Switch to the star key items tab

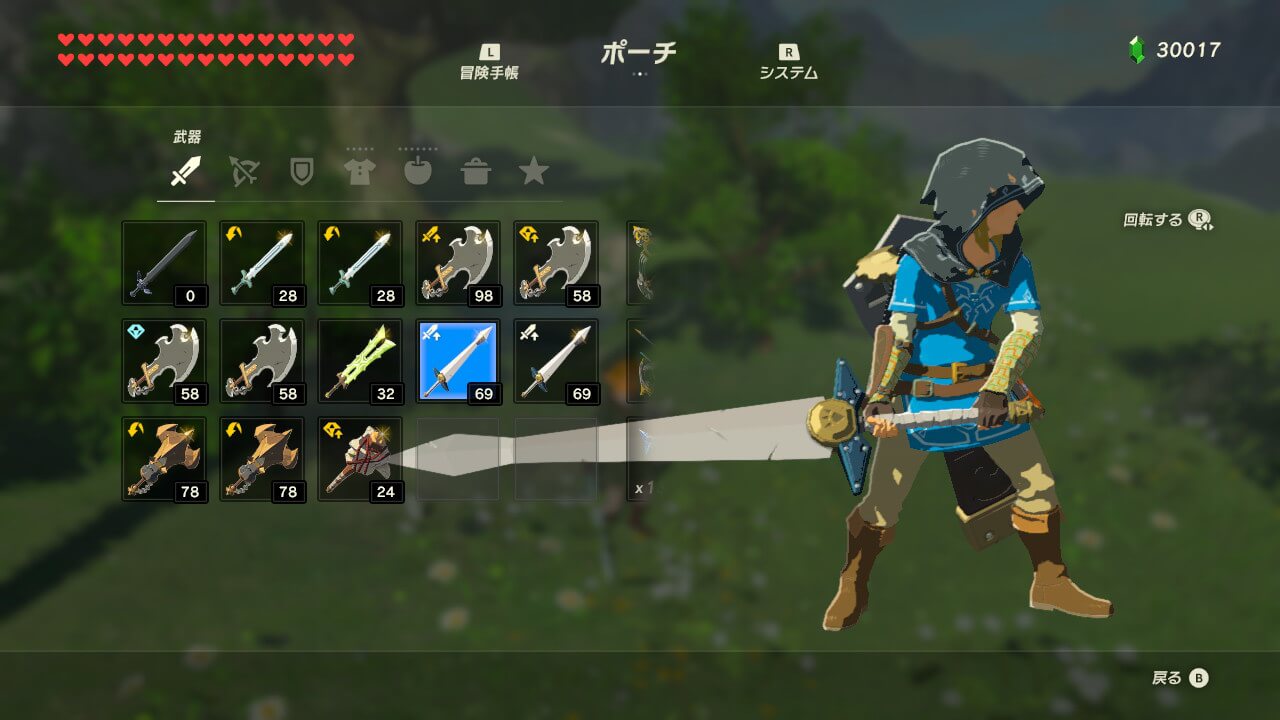coord(534,172)
